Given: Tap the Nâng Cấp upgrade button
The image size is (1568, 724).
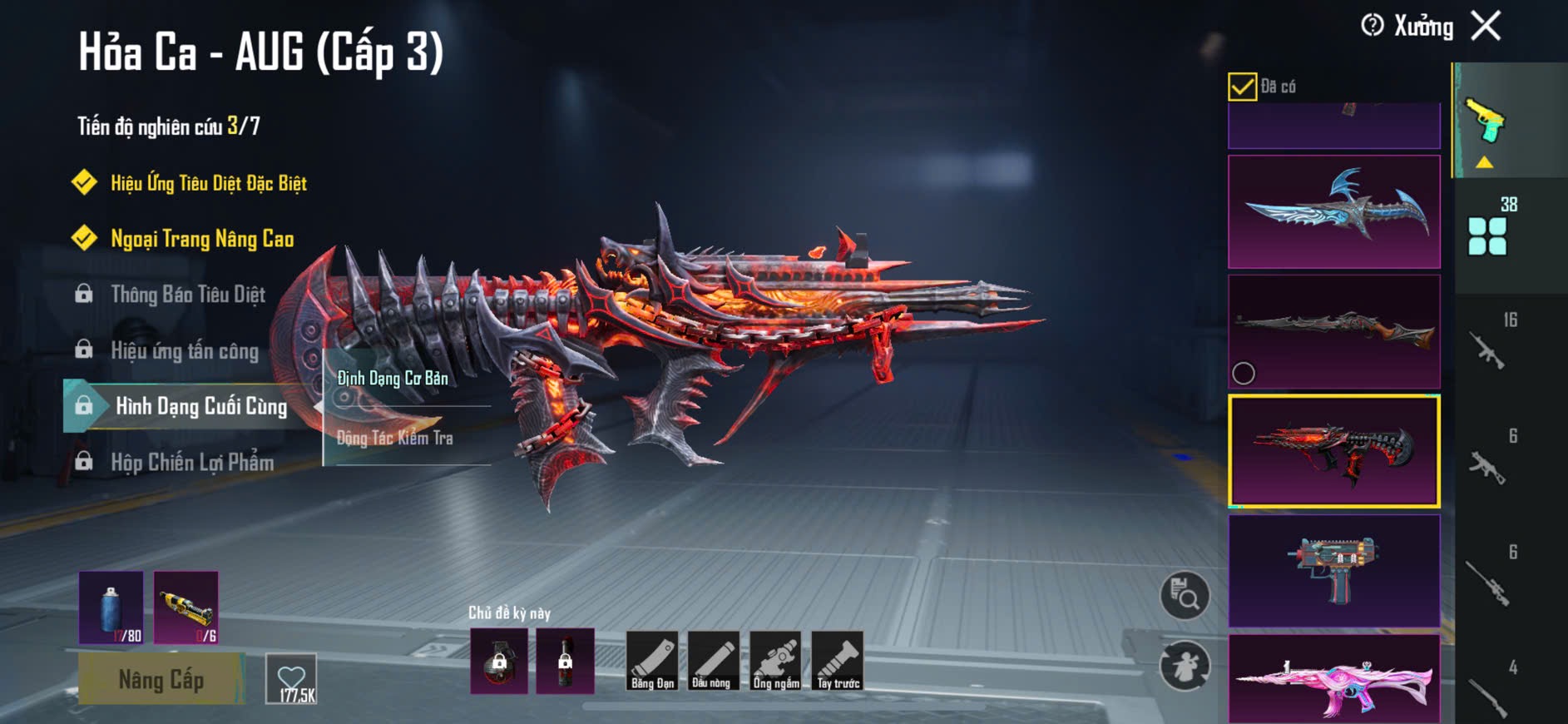Looking at the screenshot, I should [x=161, y=679].
